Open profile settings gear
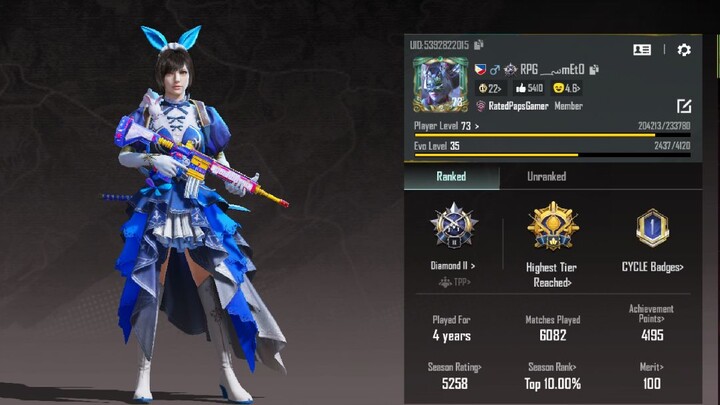 click(684, 49)
